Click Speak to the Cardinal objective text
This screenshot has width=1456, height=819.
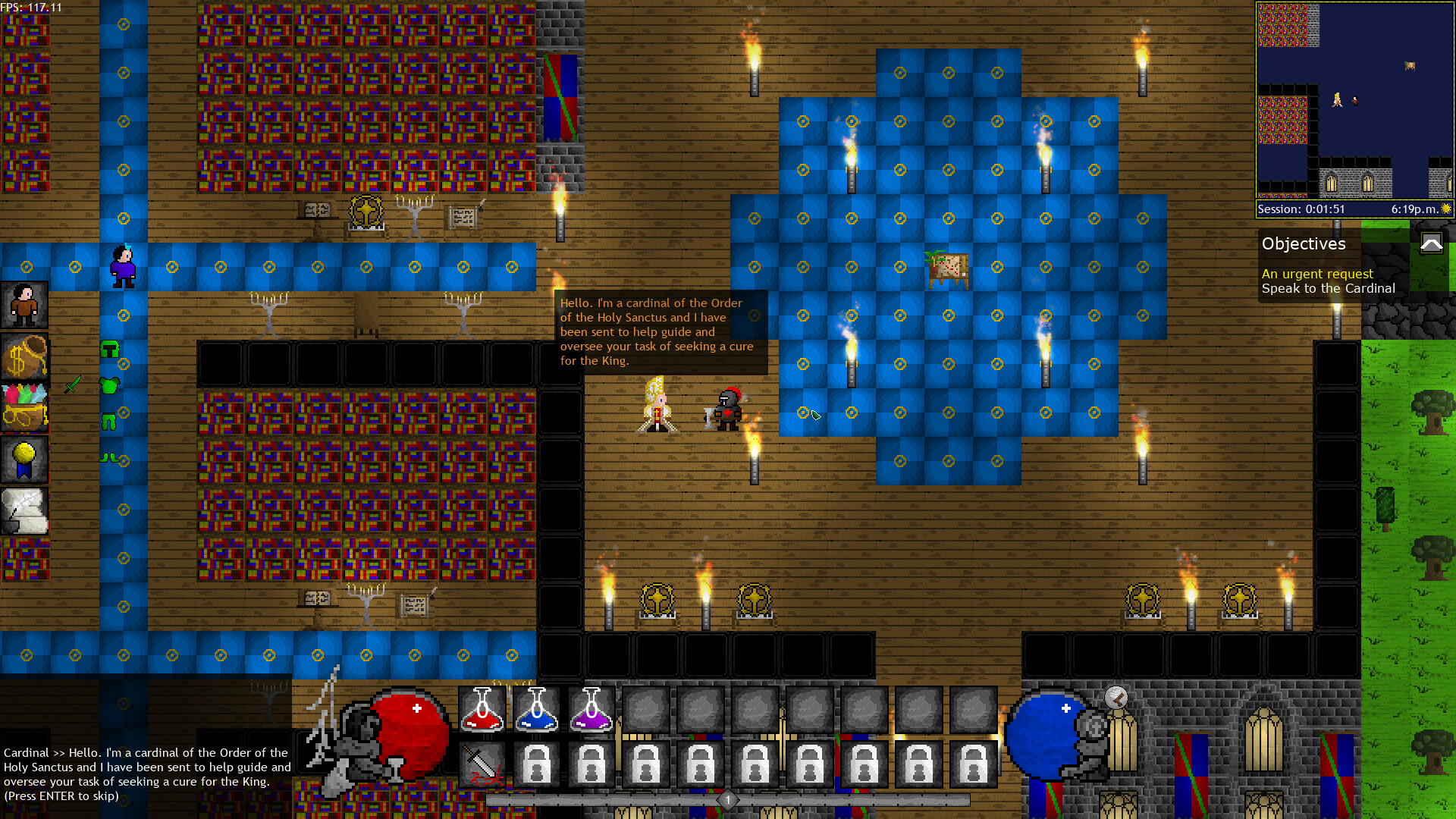[1328, 289]
